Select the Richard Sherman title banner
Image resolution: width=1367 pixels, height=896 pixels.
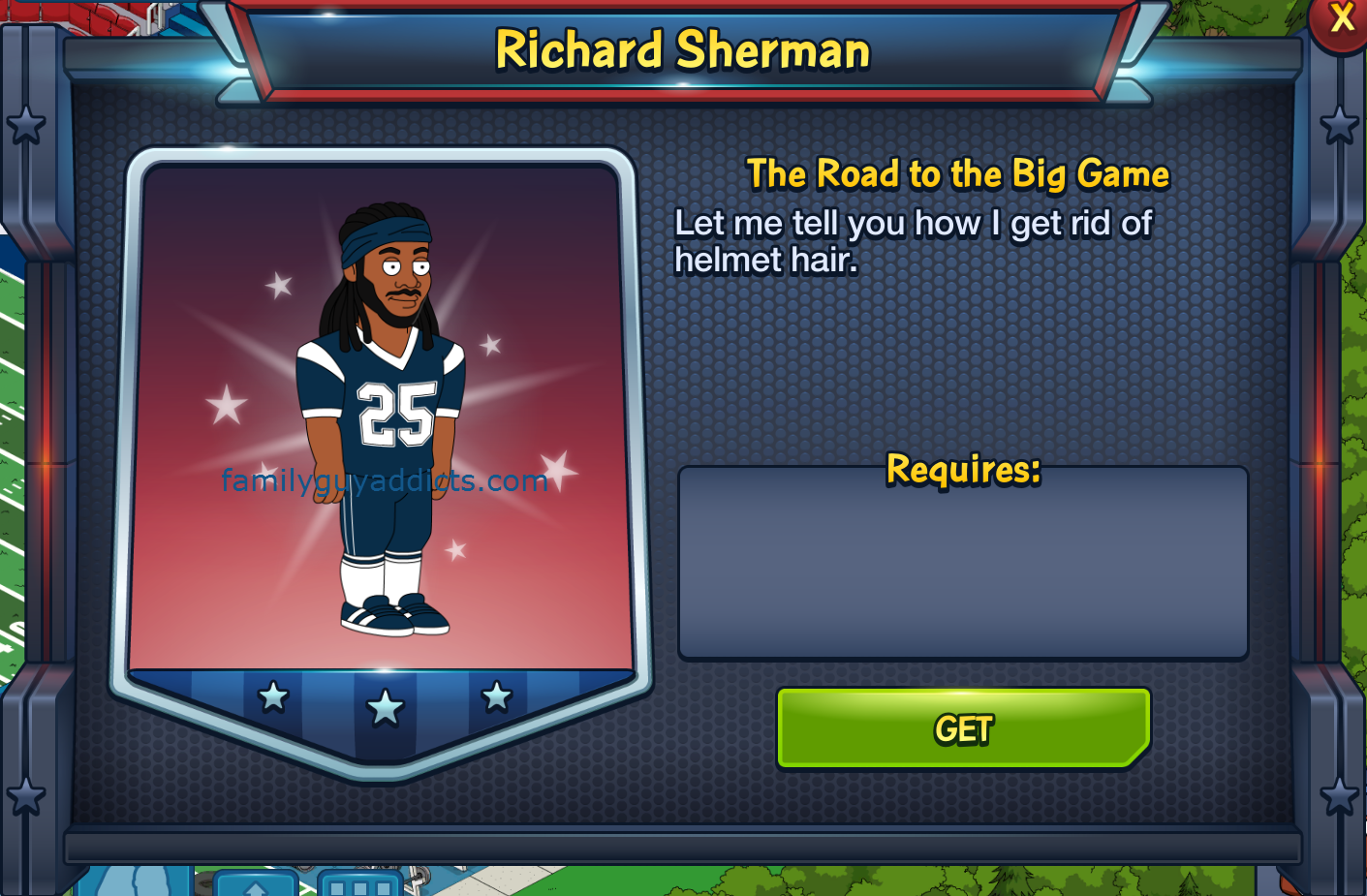point(682,51)
